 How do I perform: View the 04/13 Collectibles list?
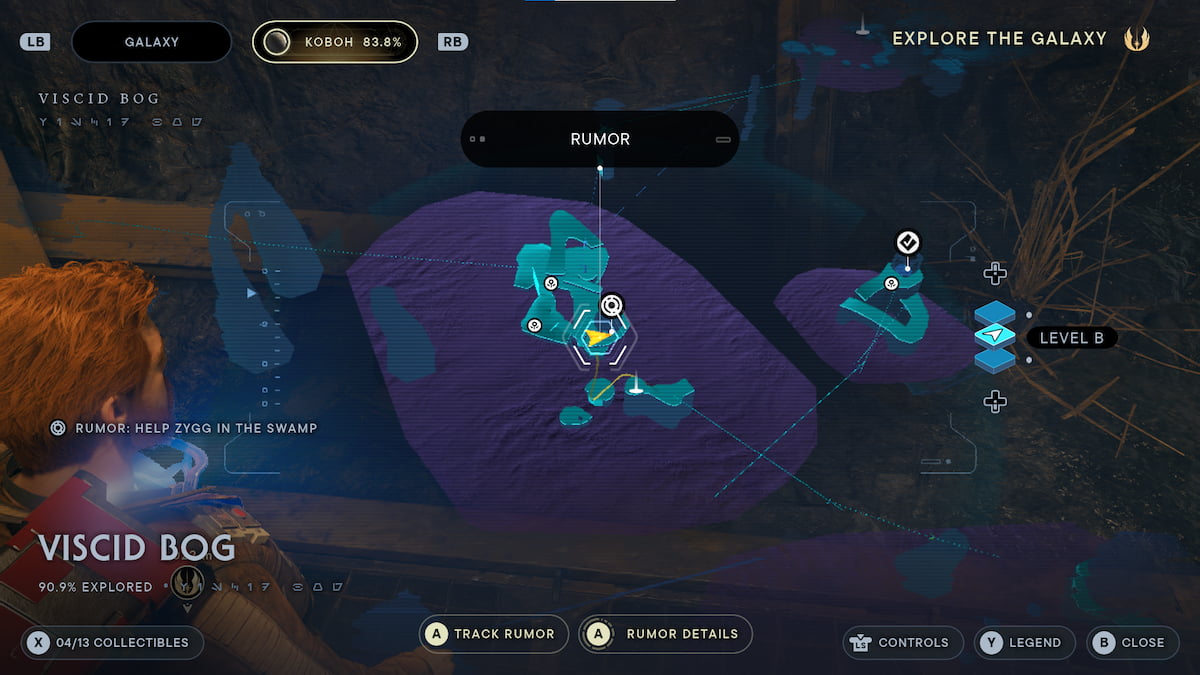[112, 642]
